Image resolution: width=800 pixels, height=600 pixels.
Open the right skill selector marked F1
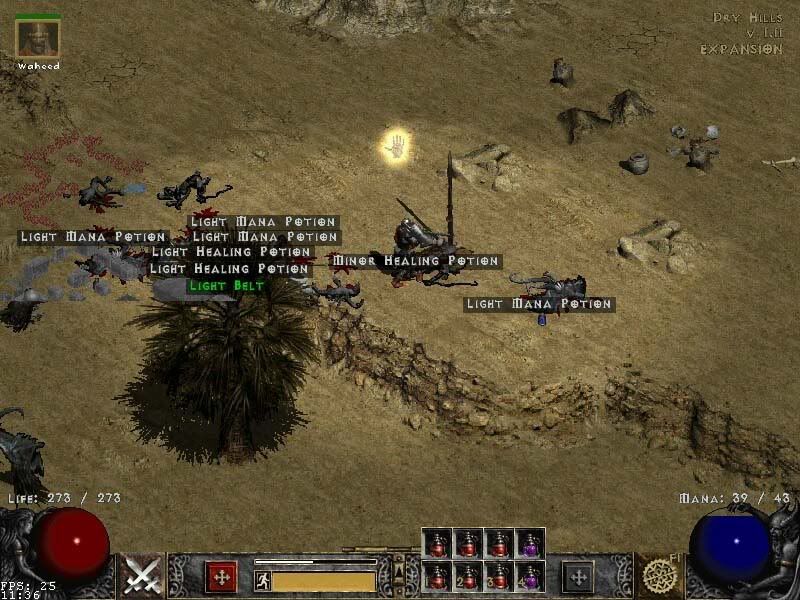tap(659, 576)
